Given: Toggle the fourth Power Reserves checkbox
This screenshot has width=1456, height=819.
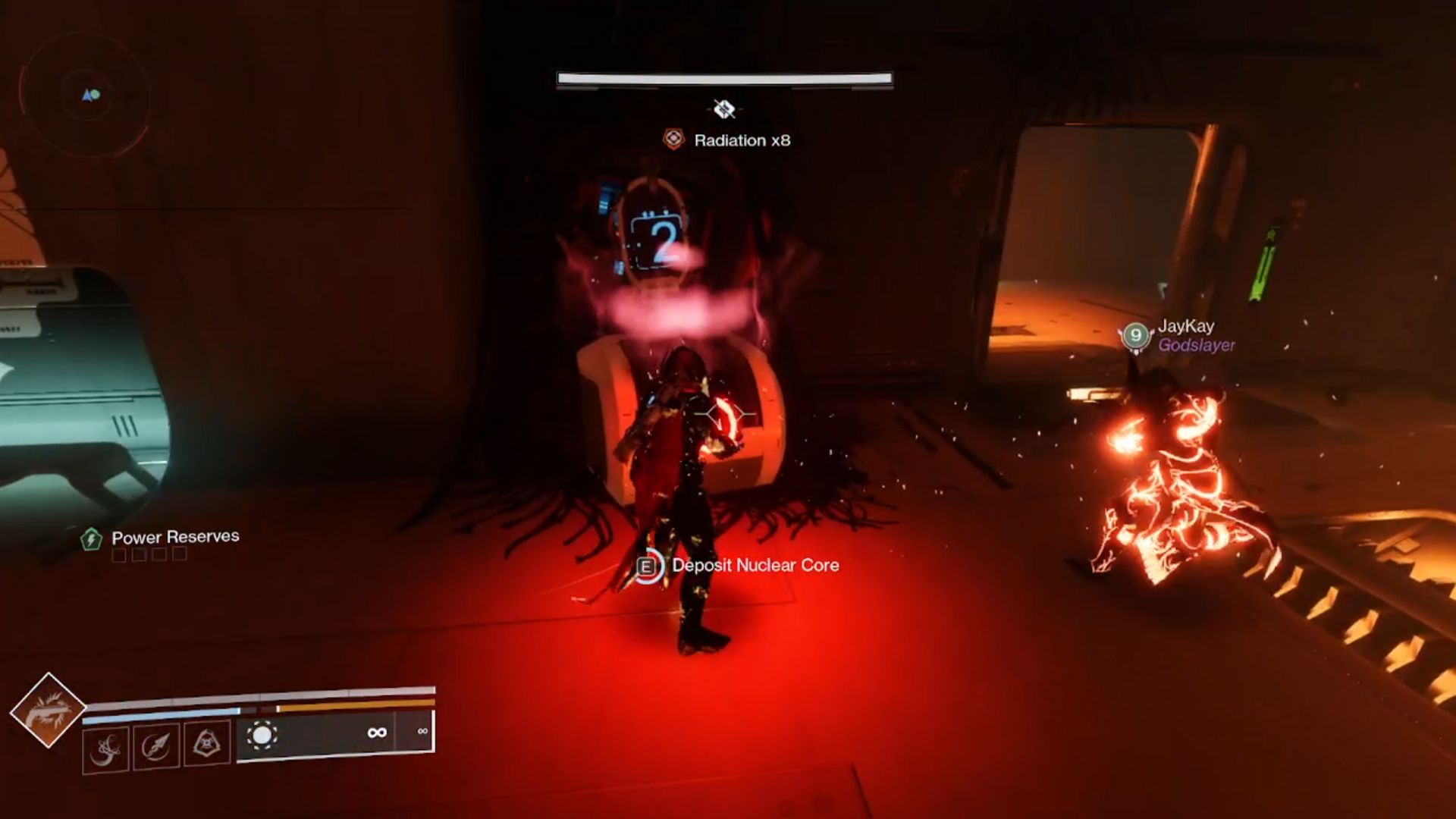Looking at the screenshot, I should click(180, 554).
